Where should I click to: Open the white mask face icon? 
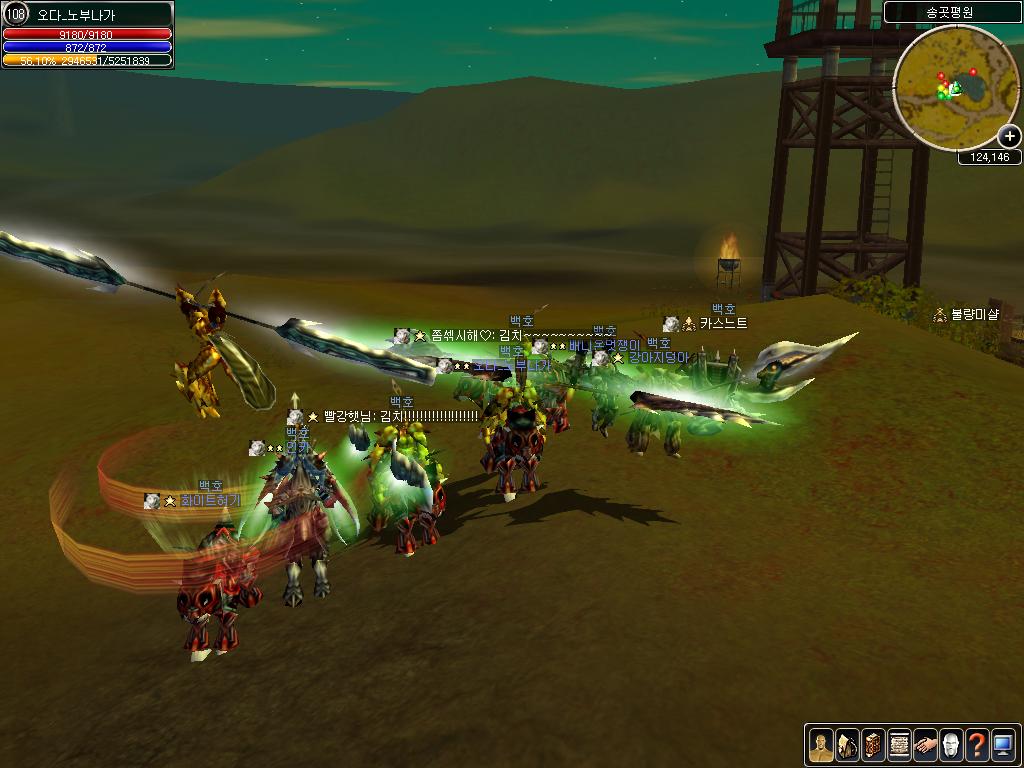pos(951,744)
